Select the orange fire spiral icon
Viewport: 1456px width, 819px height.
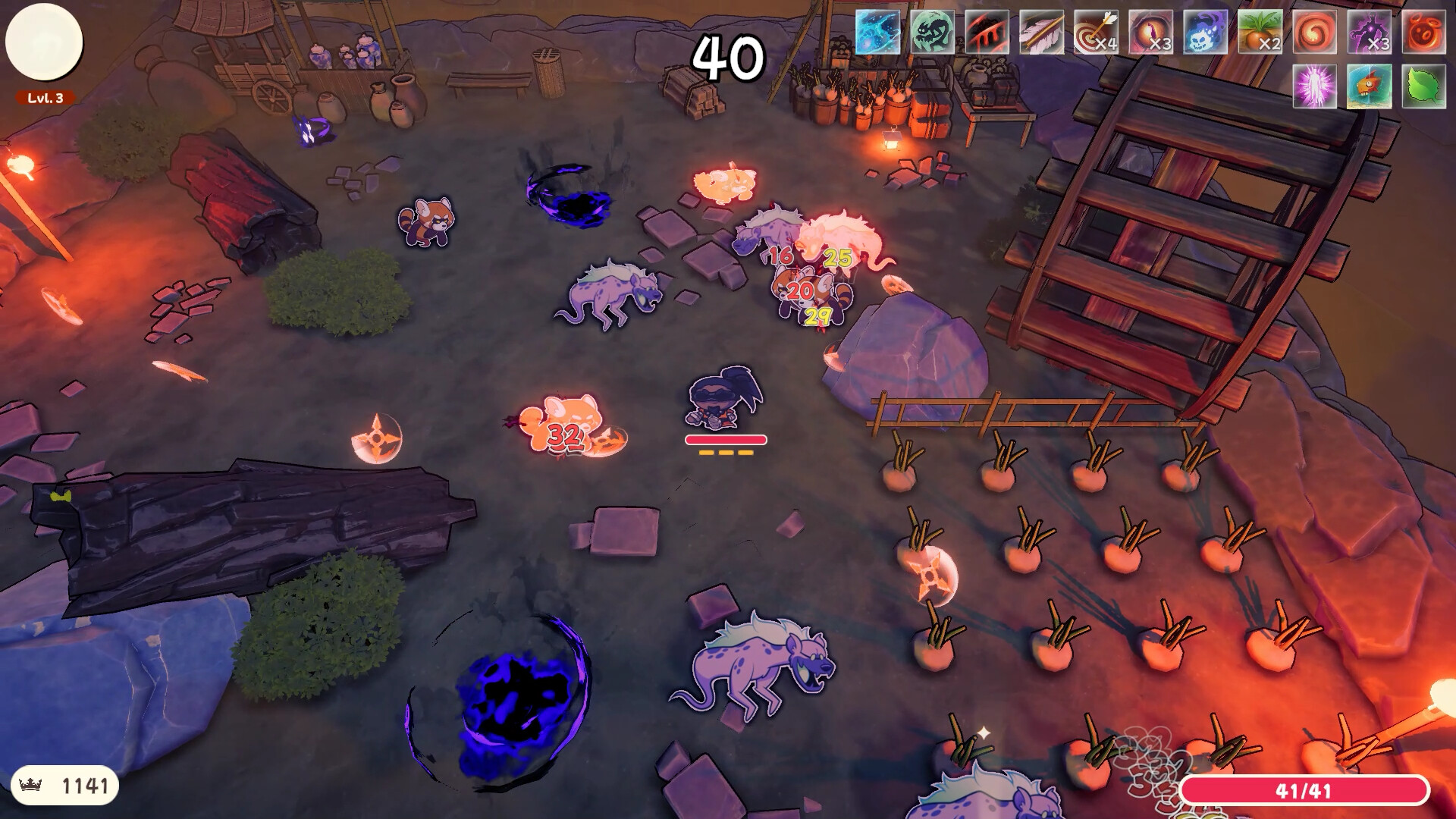(1315, 32)
